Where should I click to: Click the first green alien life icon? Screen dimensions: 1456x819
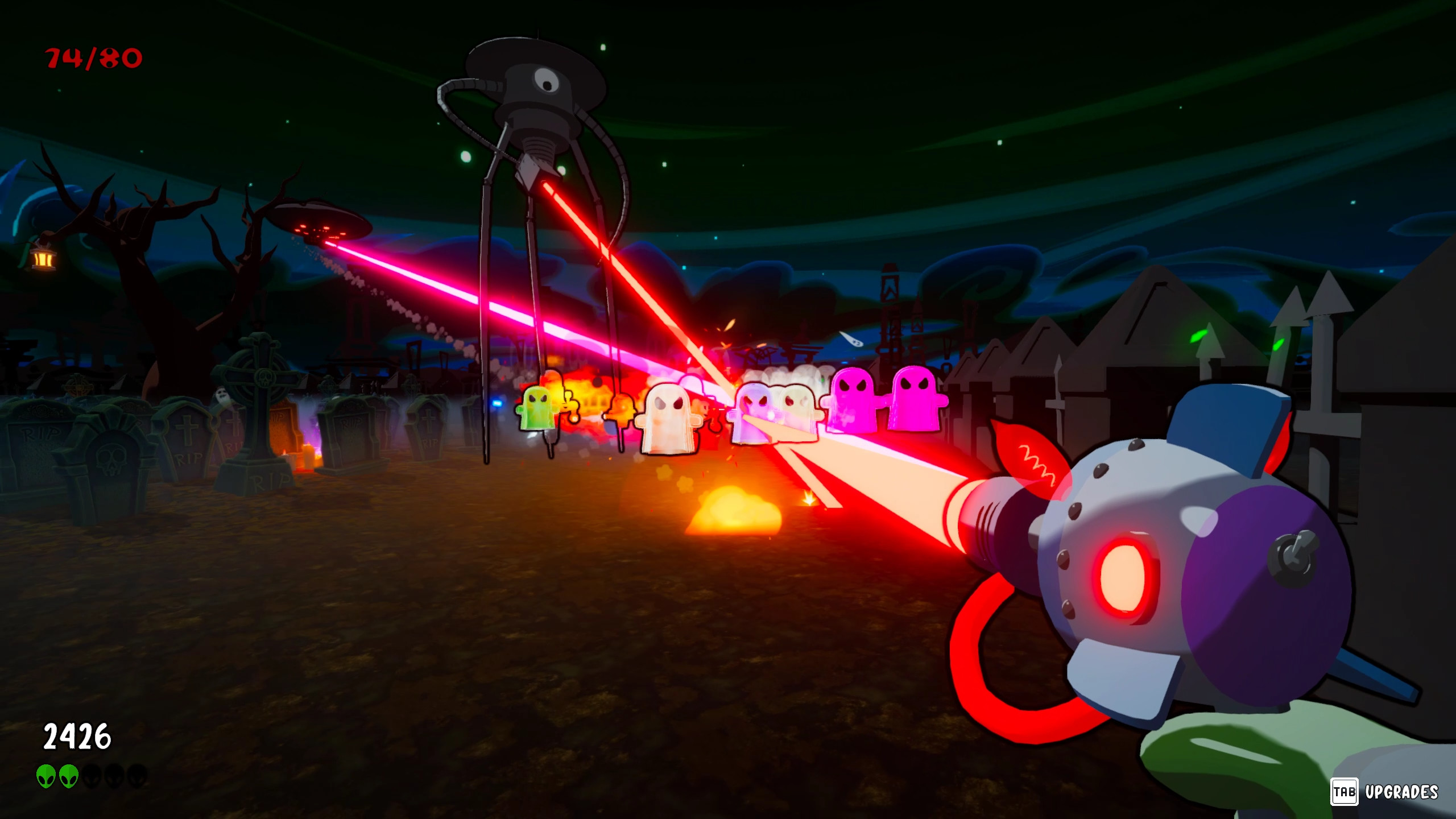(45, 776)
